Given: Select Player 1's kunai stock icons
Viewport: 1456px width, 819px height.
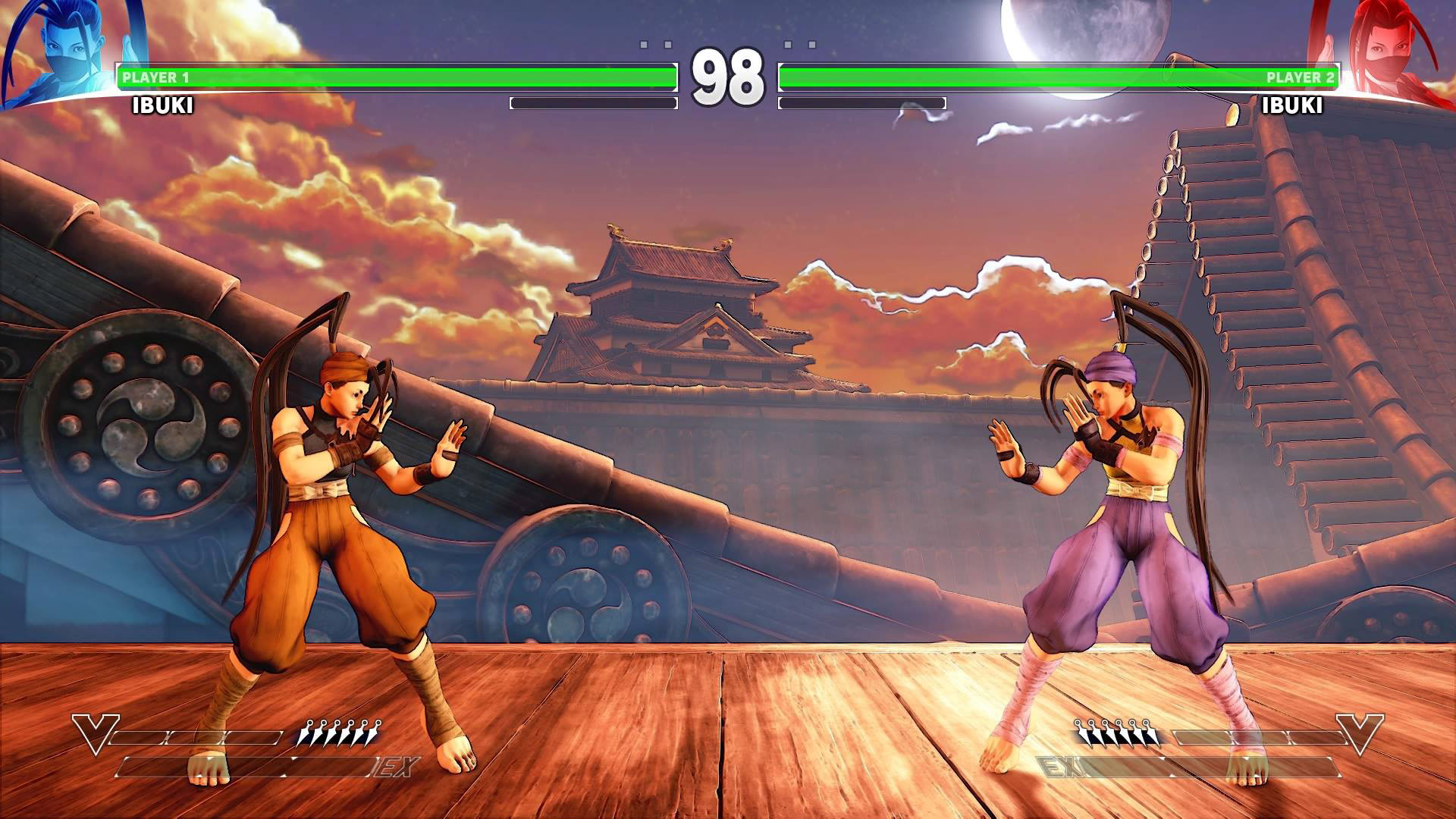Looking at the screenshot, I should click(339, 734).
